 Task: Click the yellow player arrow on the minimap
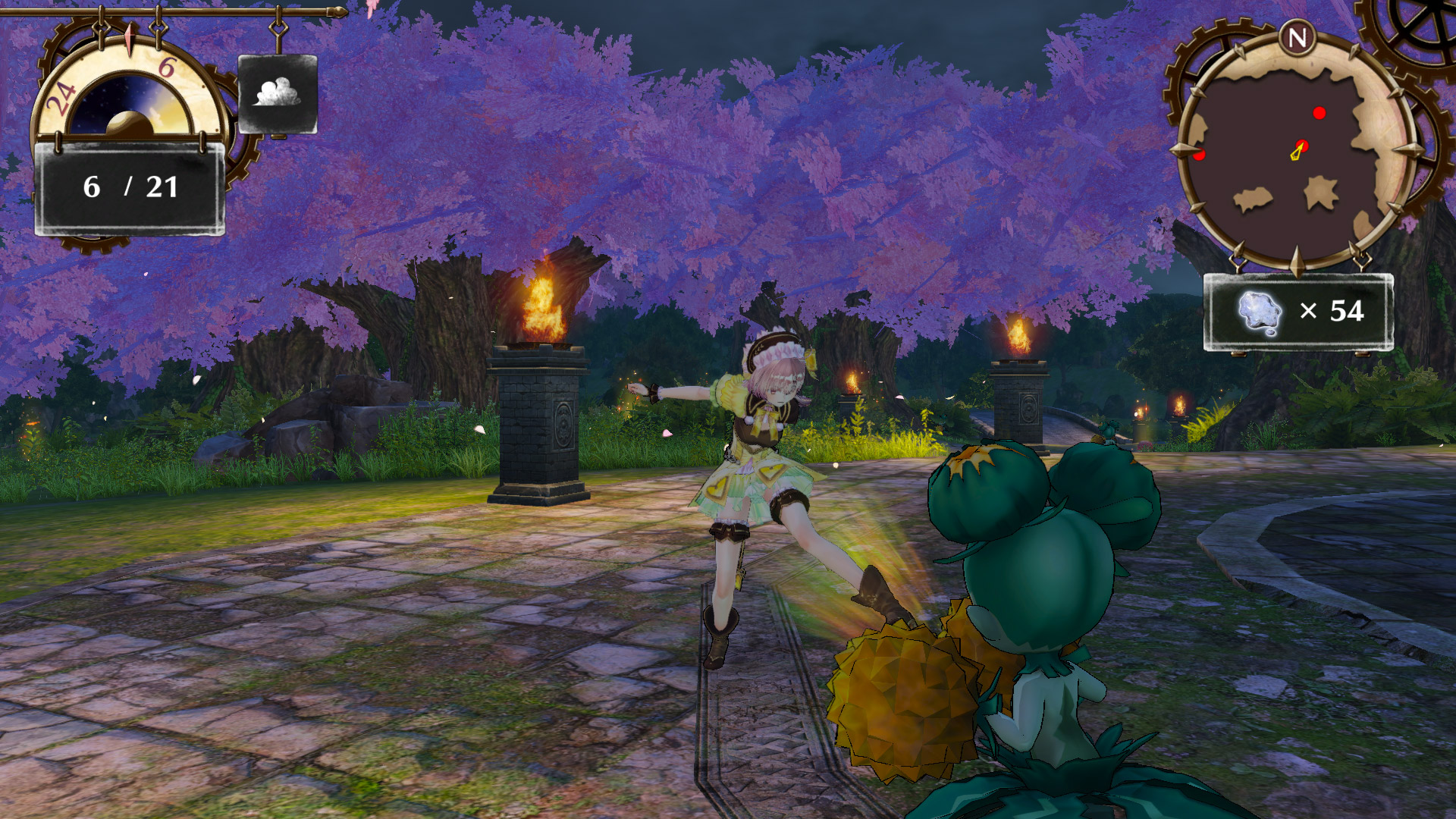click(x=1298, y=149)
